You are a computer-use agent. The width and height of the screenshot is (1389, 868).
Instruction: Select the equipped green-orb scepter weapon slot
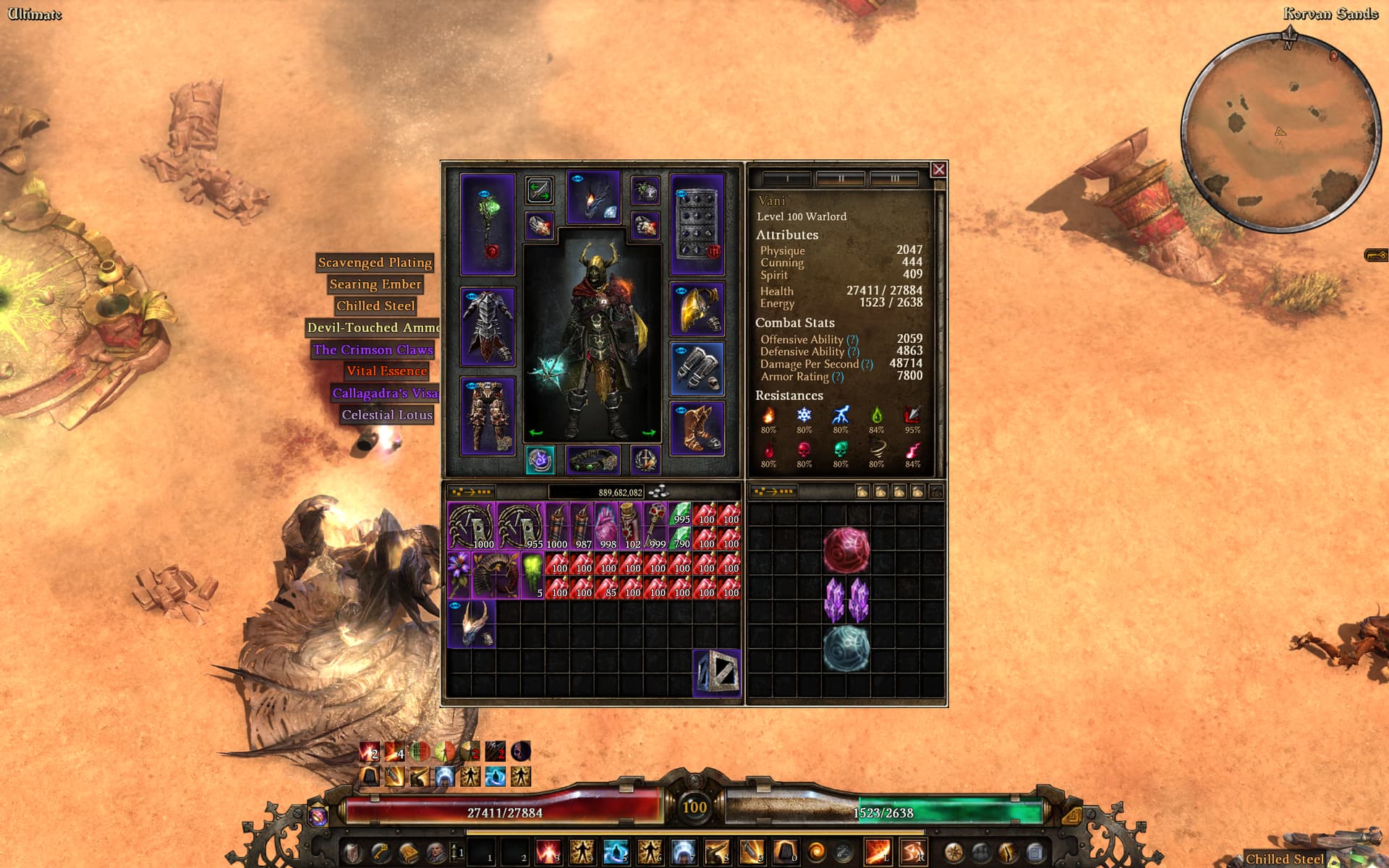pyautogui.click(x=488, y=224)
